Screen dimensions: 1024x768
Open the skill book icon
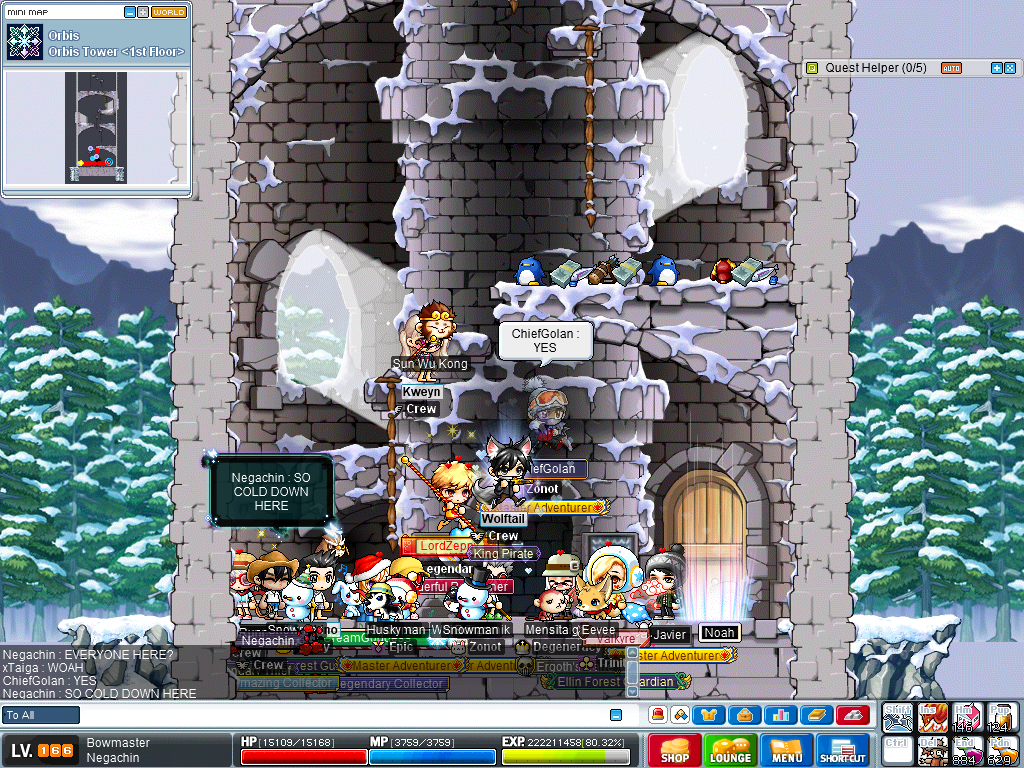(815, 715)
